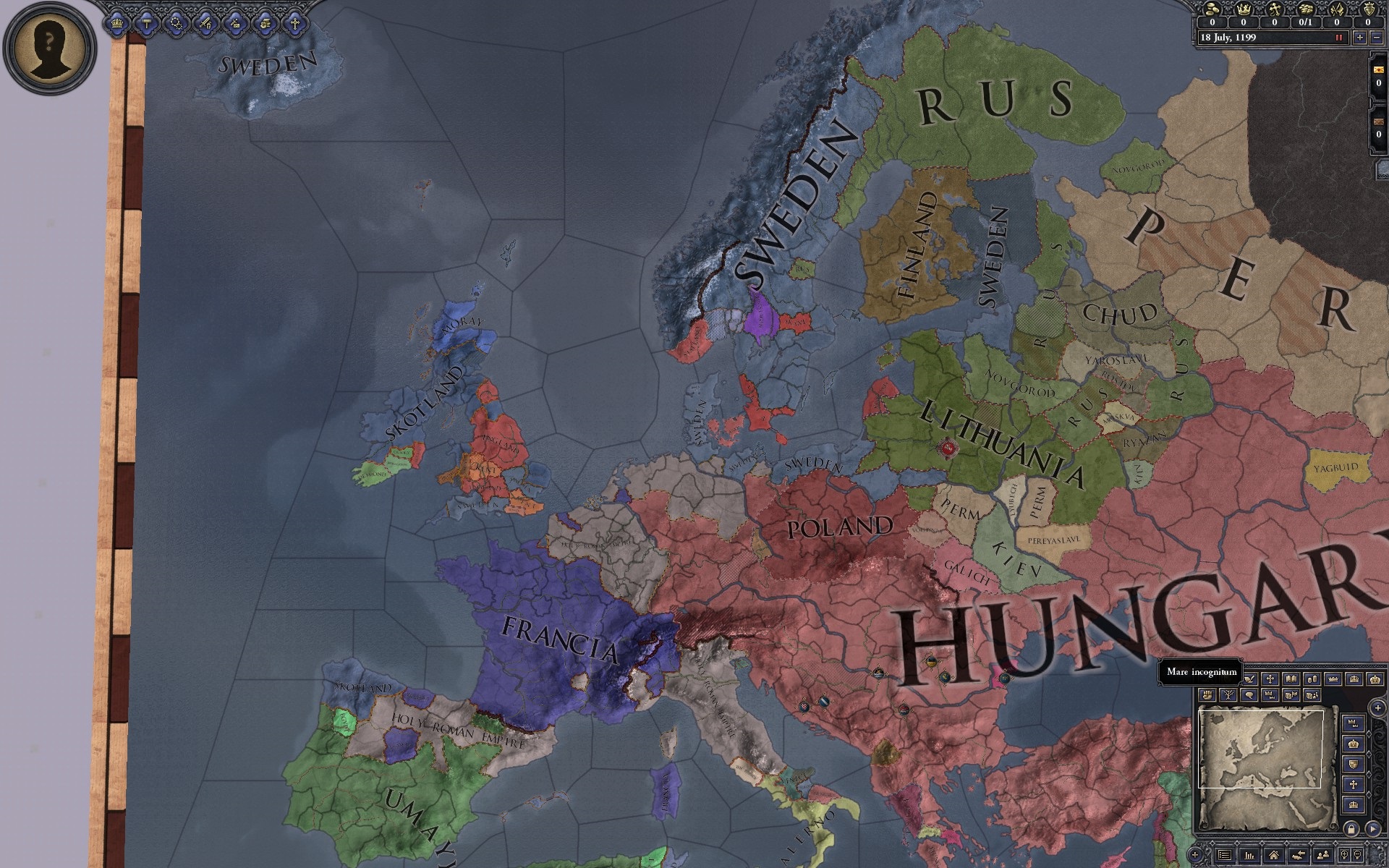
Task: Increase game speed with the plus button
Action: 1360,38
